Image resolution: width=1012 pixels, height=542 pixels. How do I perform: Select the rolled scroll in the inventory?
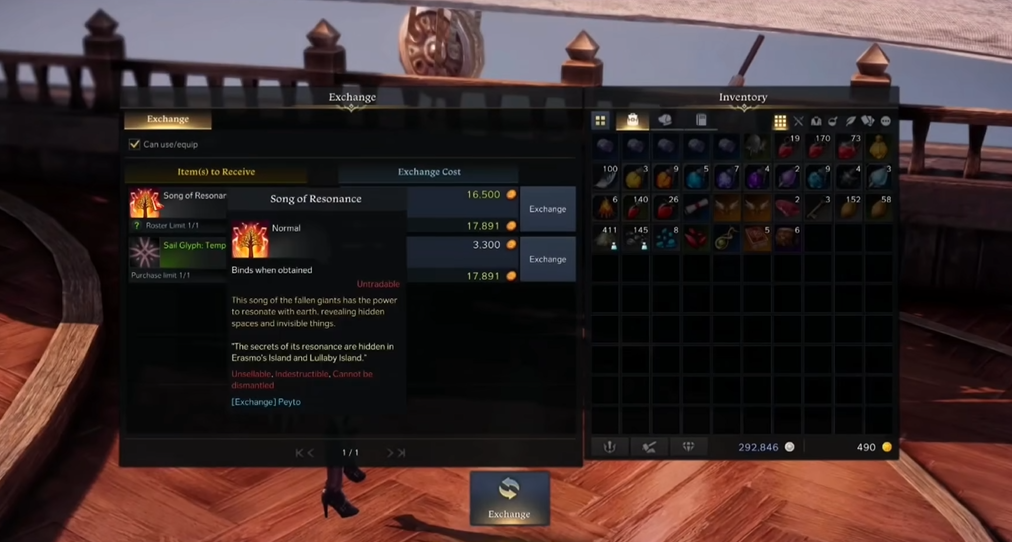click(696, 208)
